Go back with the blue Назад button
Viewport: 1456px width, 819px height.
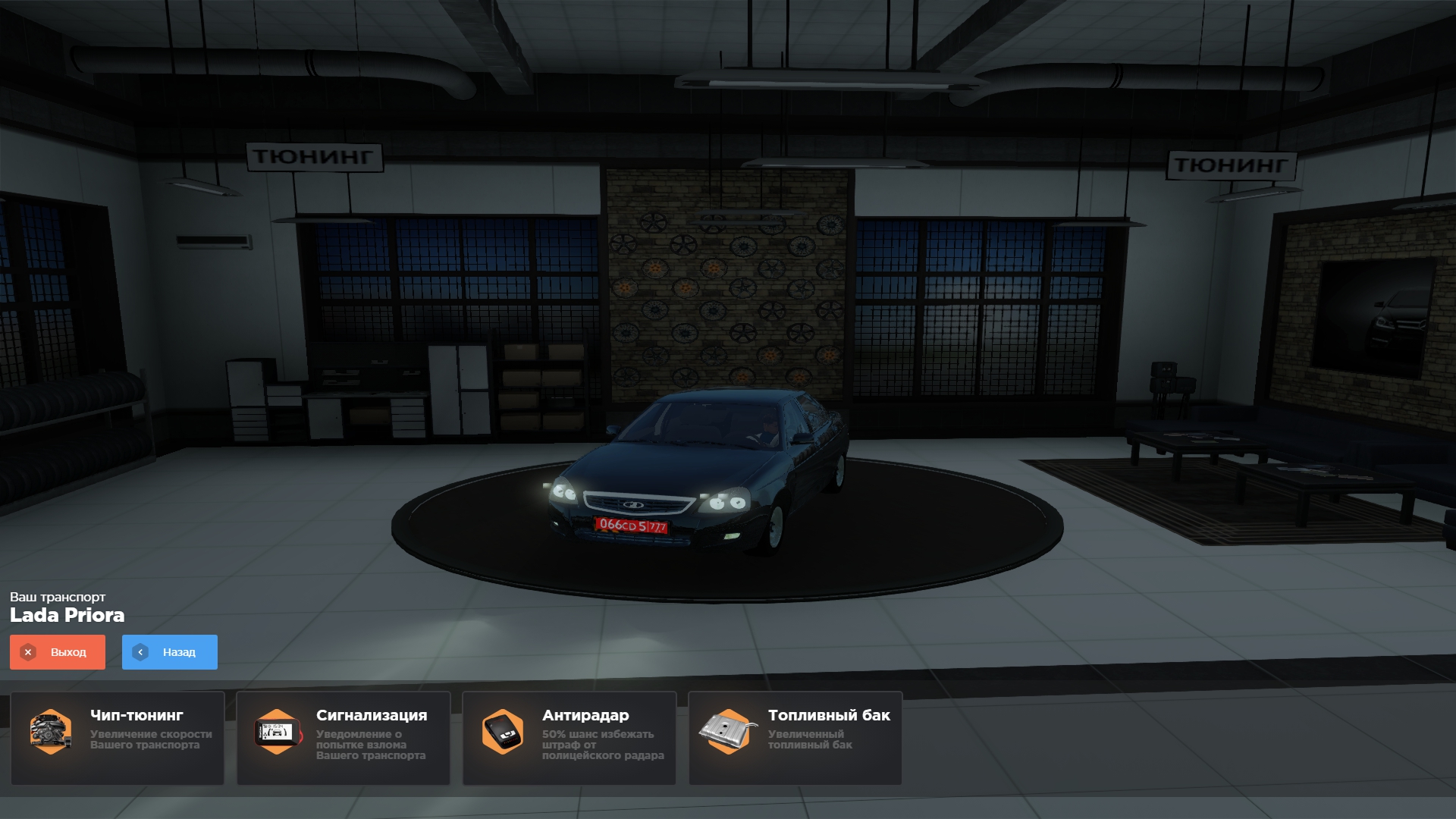tap(170, 652)
